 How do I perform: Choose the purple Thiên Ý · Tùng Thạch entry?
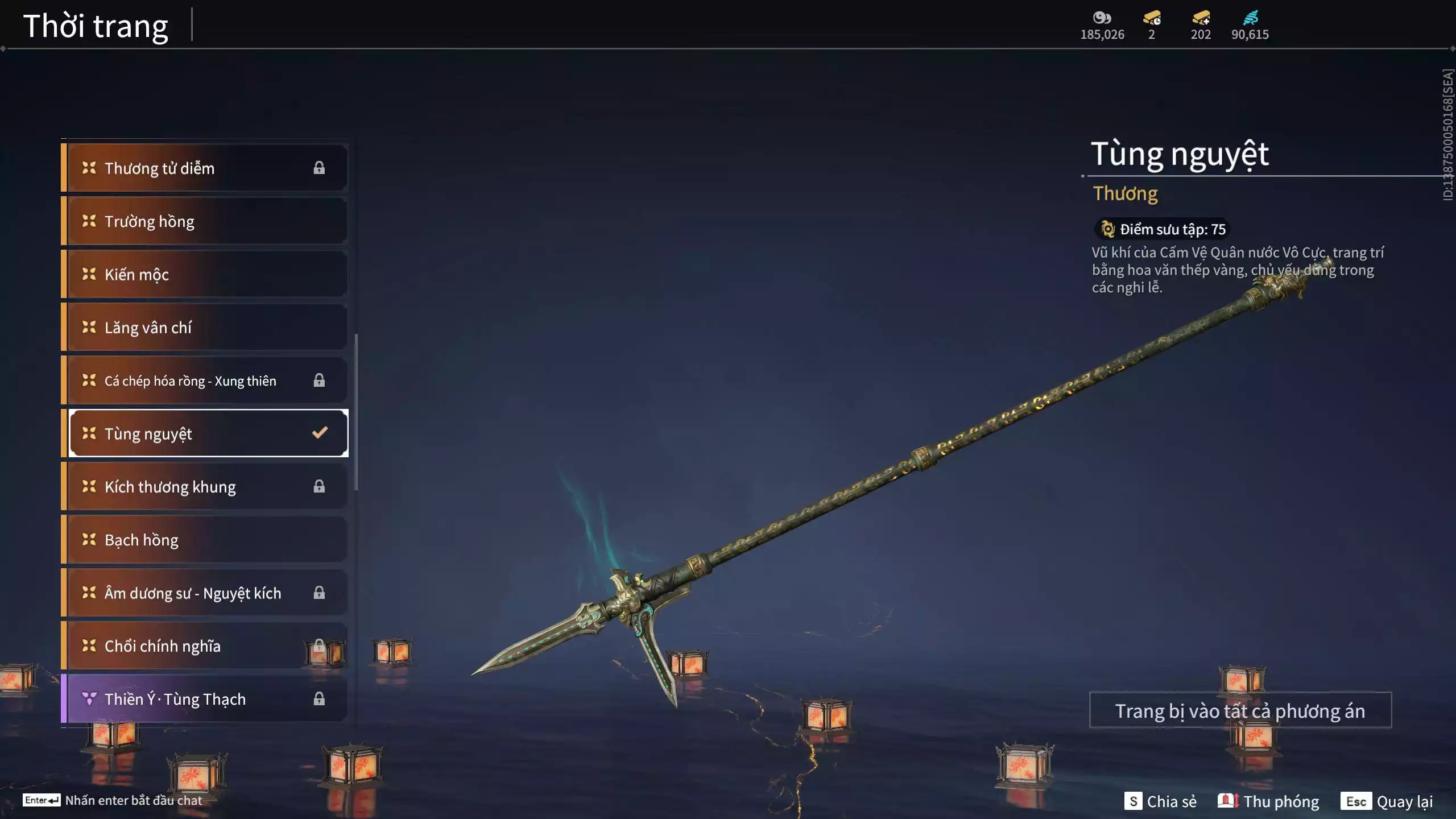click(x=205, y=699)
